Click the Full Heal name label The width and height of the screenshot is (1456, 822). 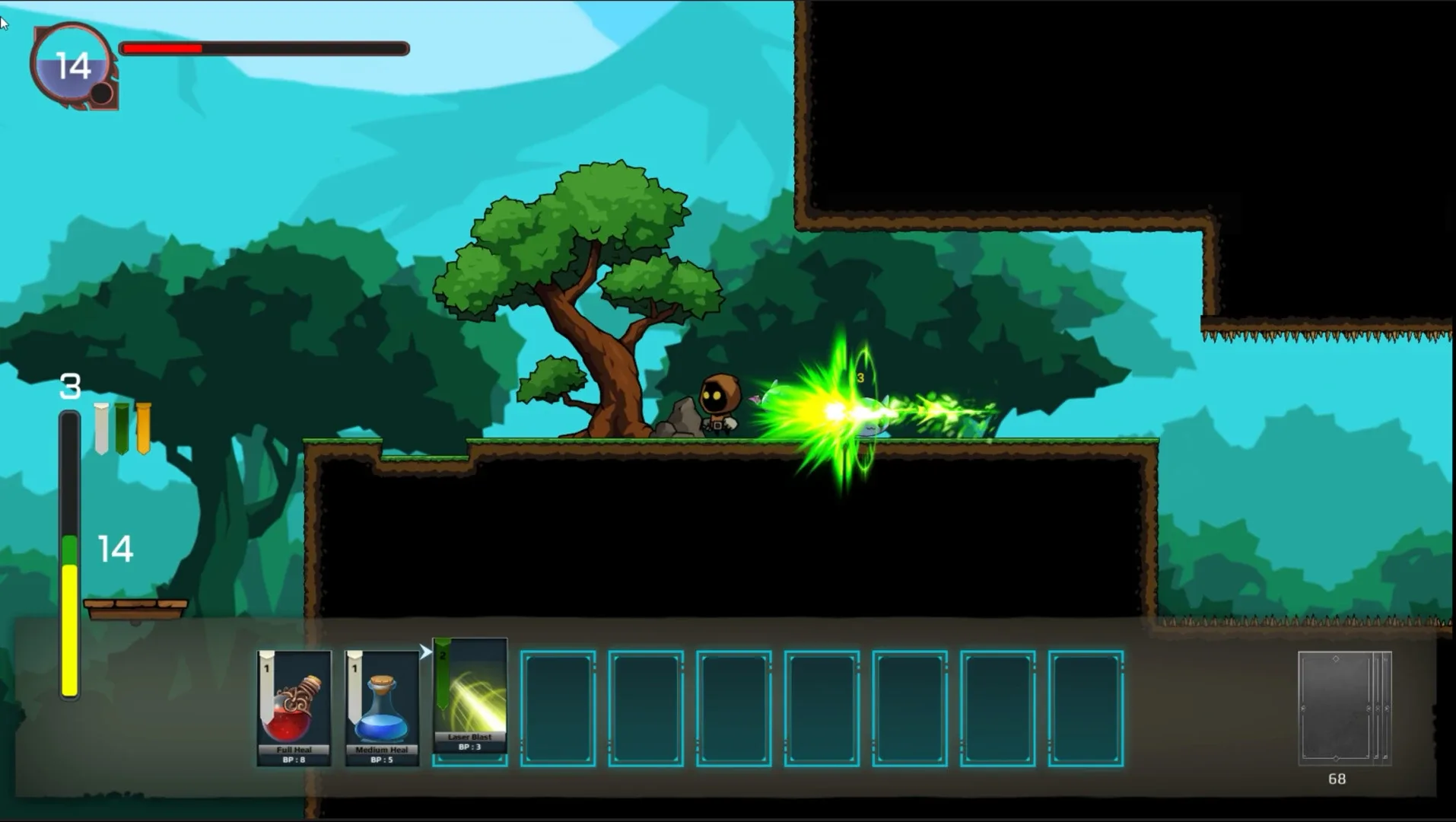[x=293, y=749]
